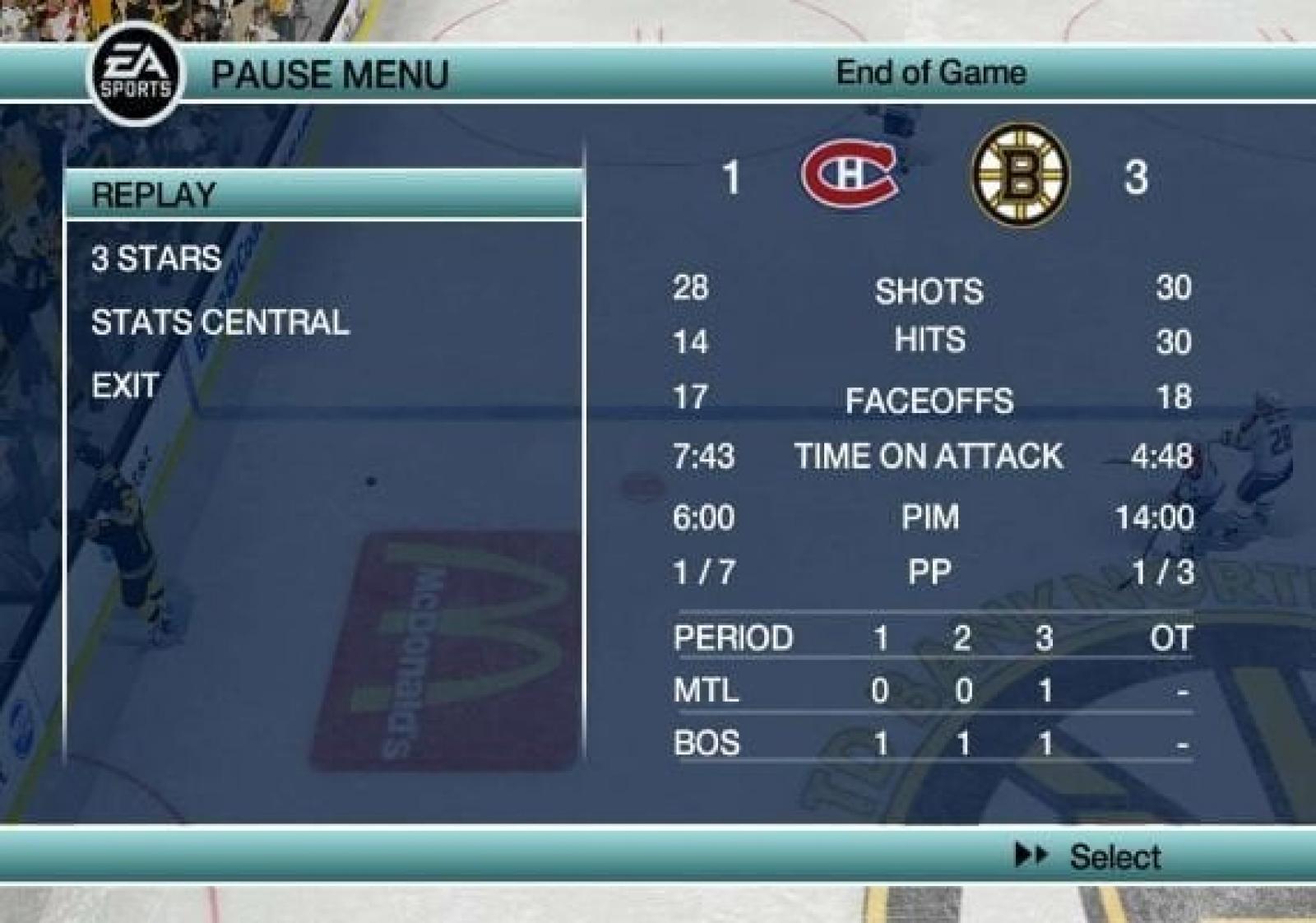
Task: Go to STATS CENTRAL
Action: pos(220,322)
